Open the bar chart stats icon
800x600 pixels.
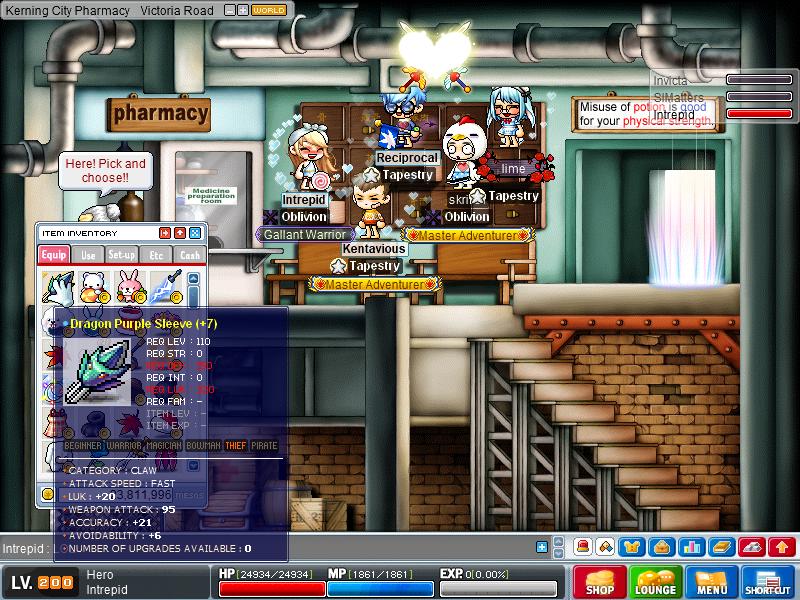[x=691, y=547]
